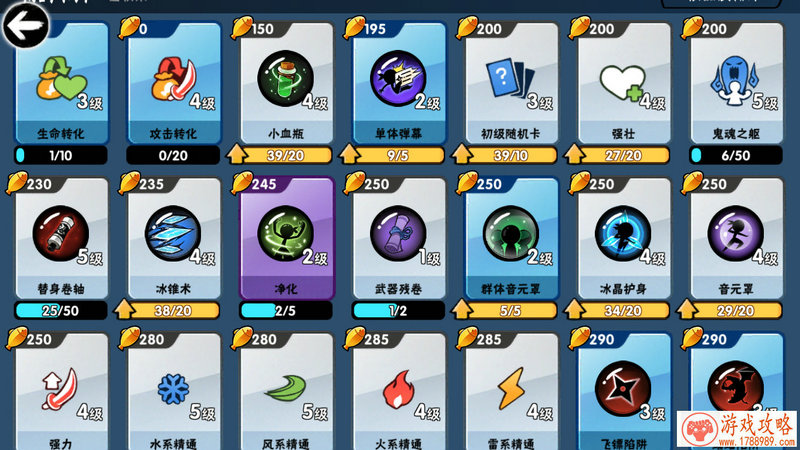The width and height of the screenshot is (800, 450).
Task: Choose the 武器残卷 card
Action: (398, 238)
